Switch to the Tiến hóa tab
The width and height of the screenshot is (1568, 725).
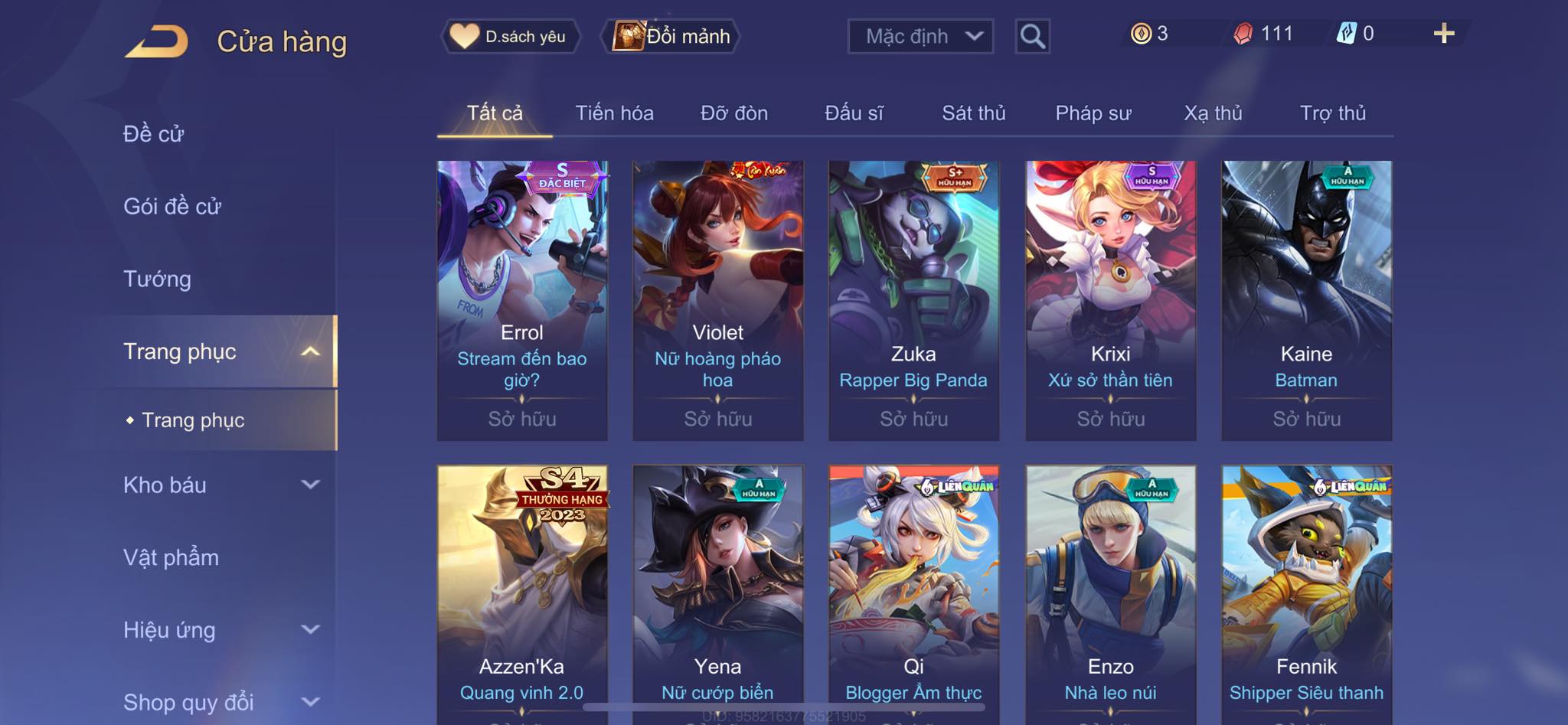pos(614,113)
